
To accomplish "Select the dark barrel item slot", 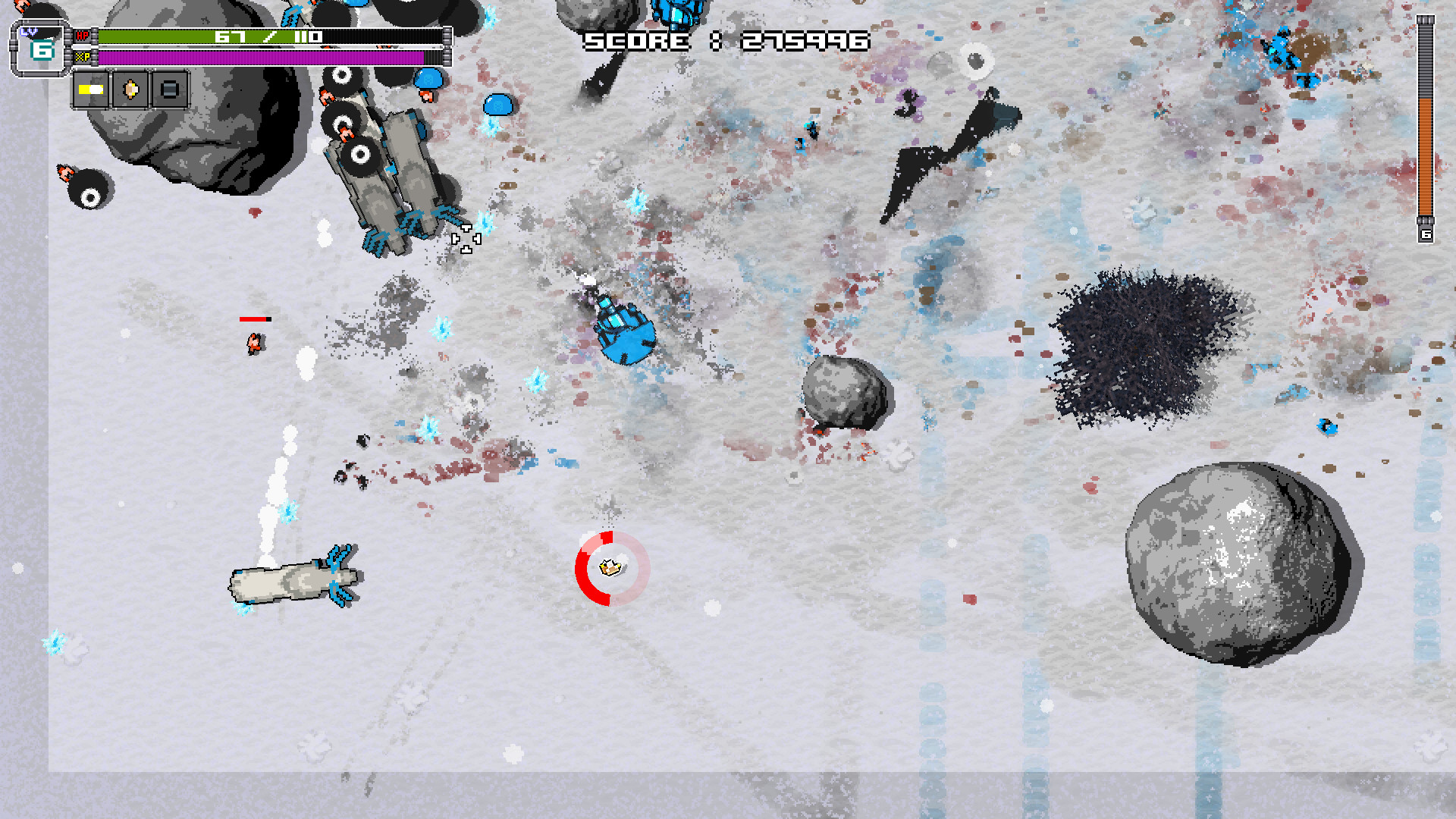I will (x=168, y=89).
